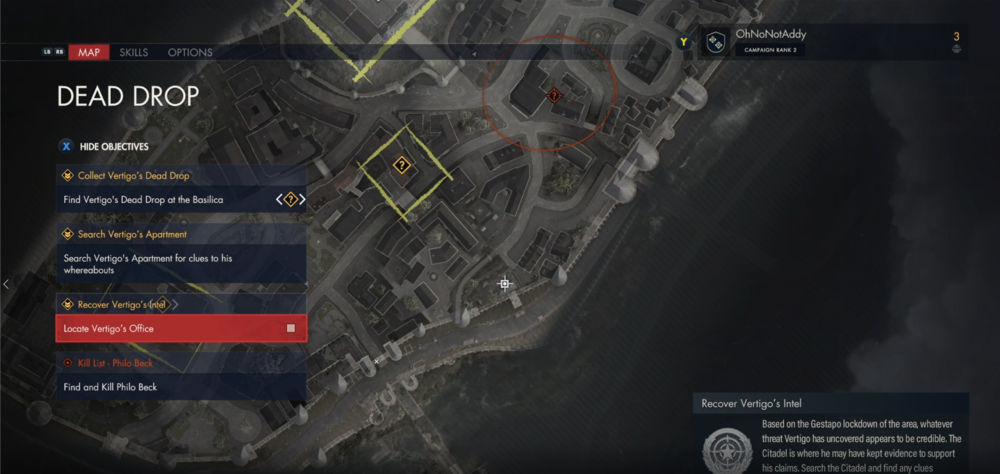Select the Locate Vertigo's Office objective
Viewport: 1000px width, 474px height.
[x=180, y=328]
